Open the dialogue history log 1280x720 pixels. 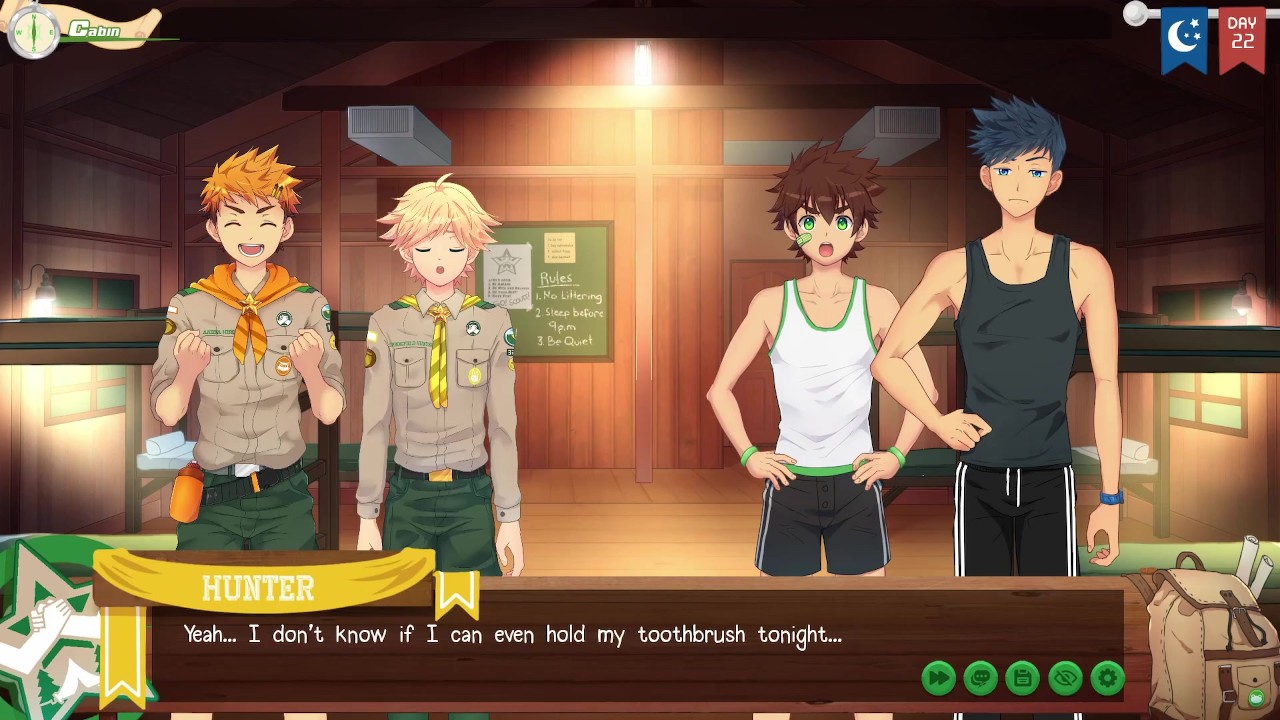(x=980, y=678)
